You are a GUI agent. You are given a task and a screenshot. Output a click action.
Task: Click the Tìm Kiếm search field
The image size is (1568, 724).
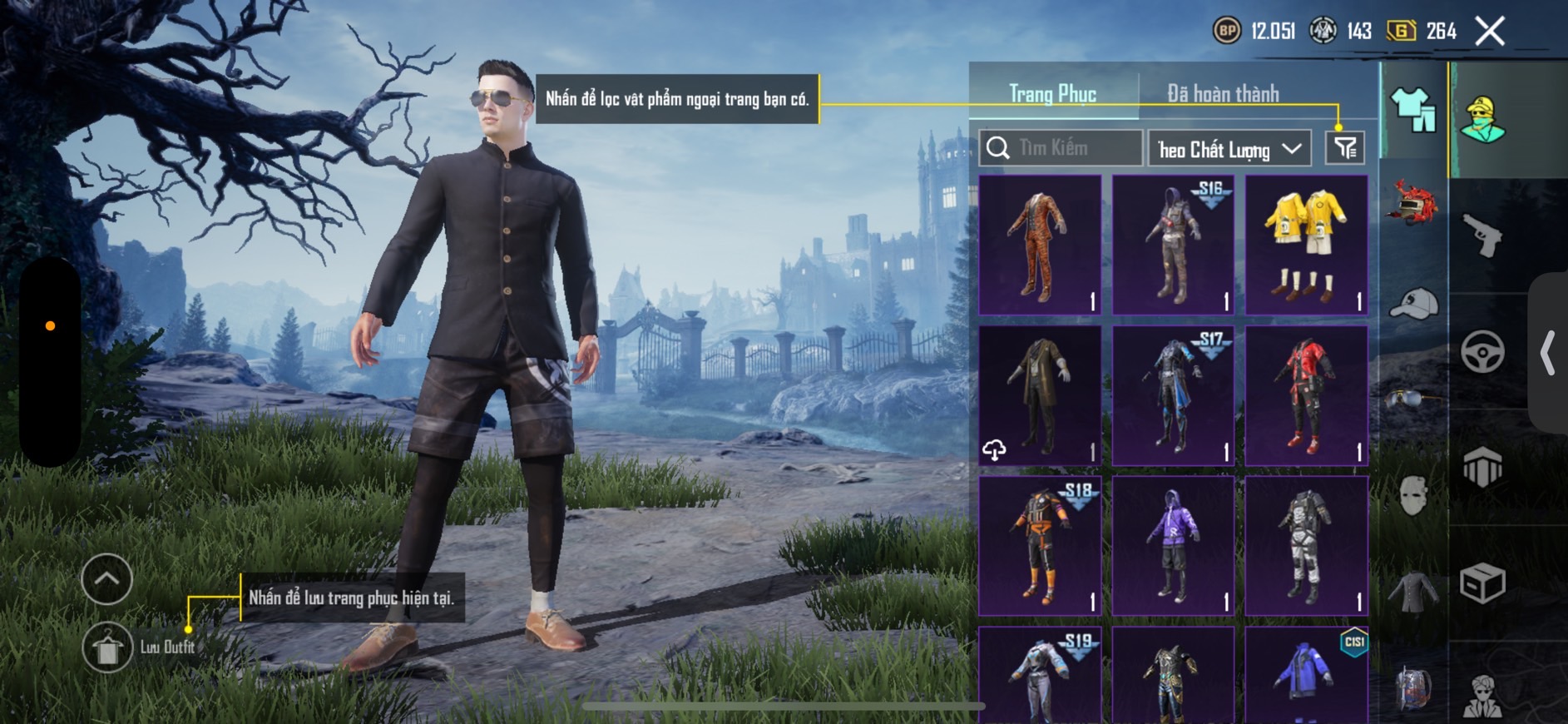1061,148
